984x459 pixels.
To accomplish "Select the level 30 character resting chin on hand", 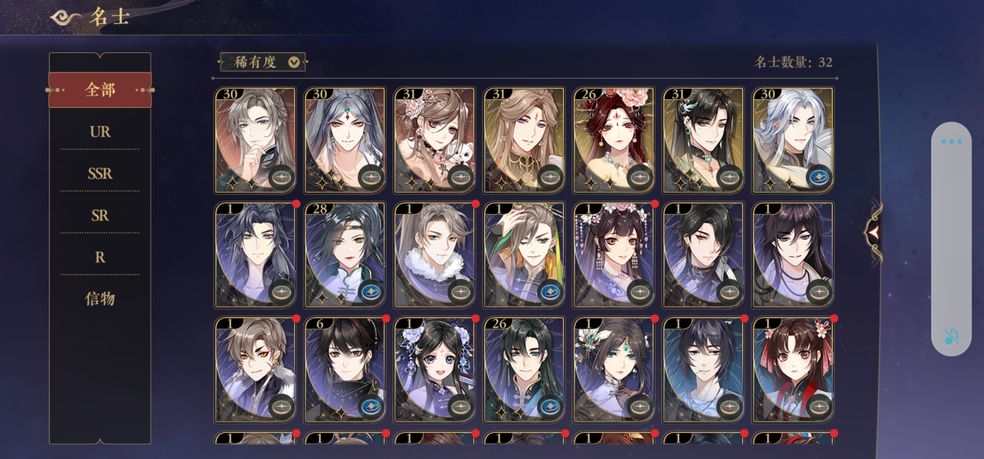I will tap(255, 140).
